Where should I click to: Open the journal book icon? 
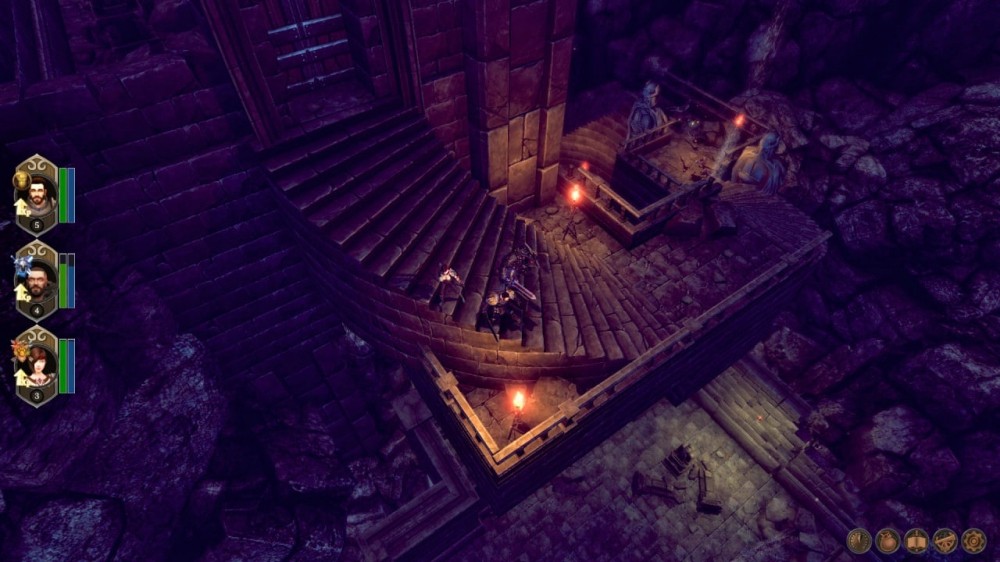(916, 541)
